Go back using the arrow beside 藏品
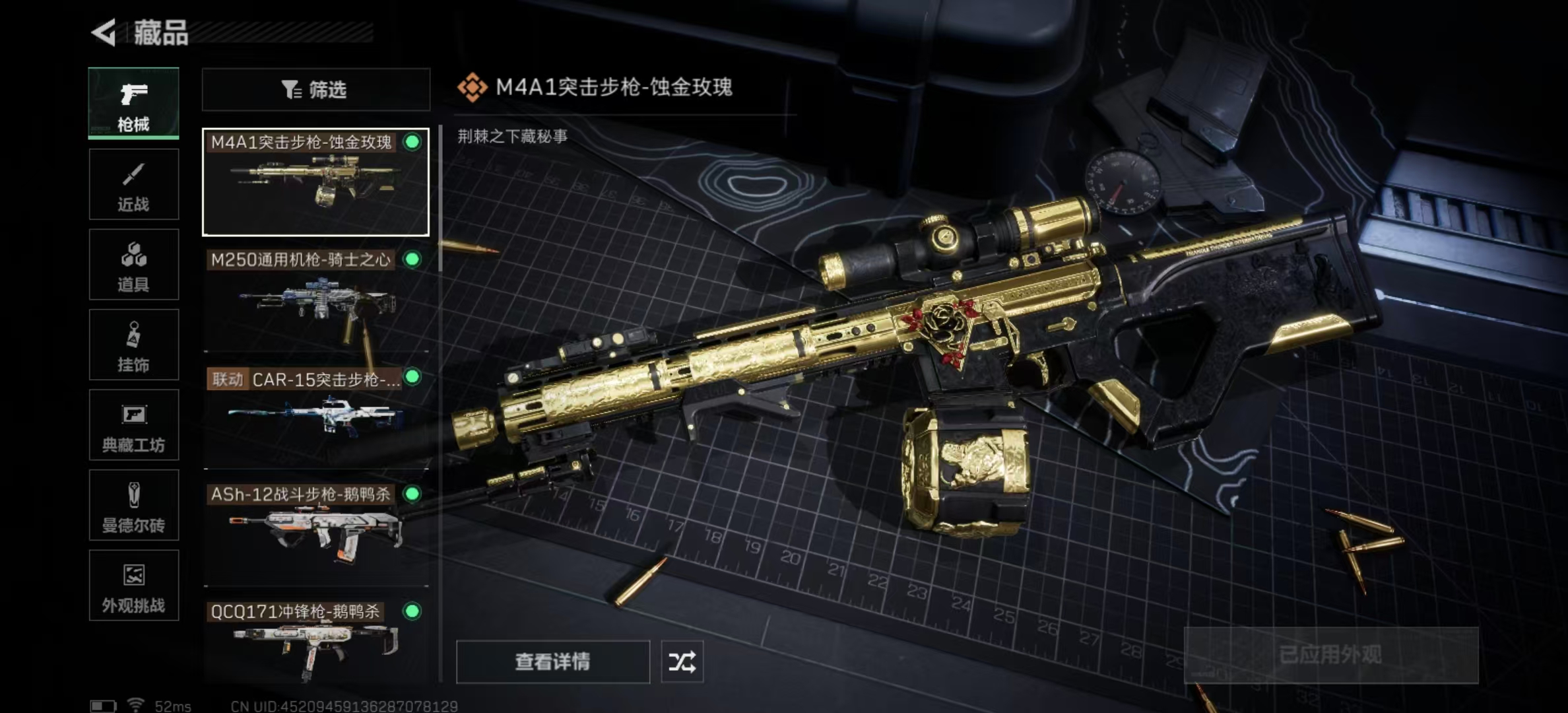 click(104, 32)
